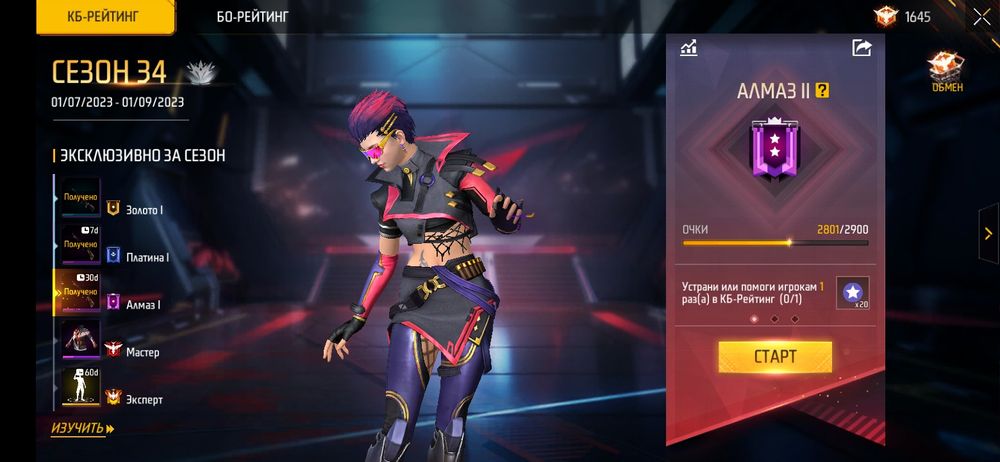The width and height of the screenshot is (1000, 462).
Task: Start a ranked match with СТАРТ
Action: pos(774,357)
